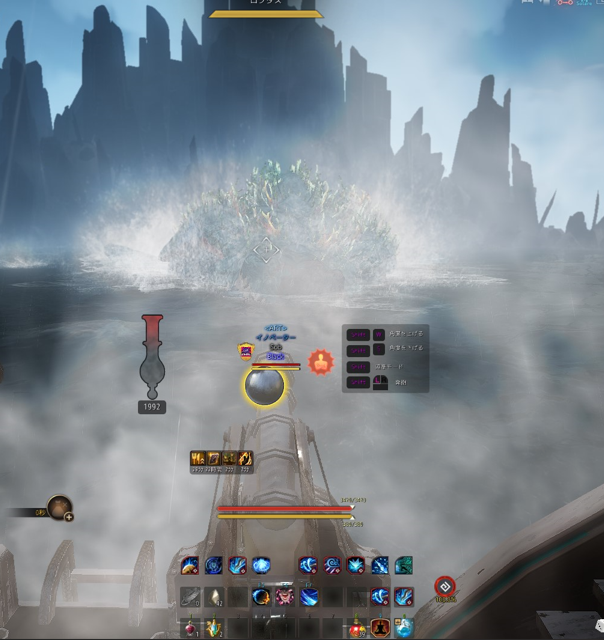Click the orange spiked figure seal icon
The image size is (604, 640).
click(319, 361)
